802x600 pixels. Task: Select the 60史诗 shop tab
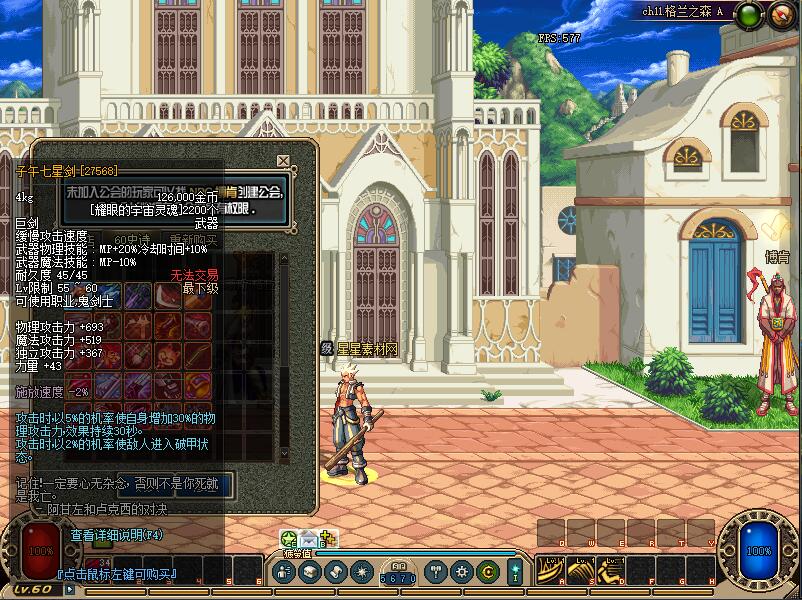pos(134,240)
